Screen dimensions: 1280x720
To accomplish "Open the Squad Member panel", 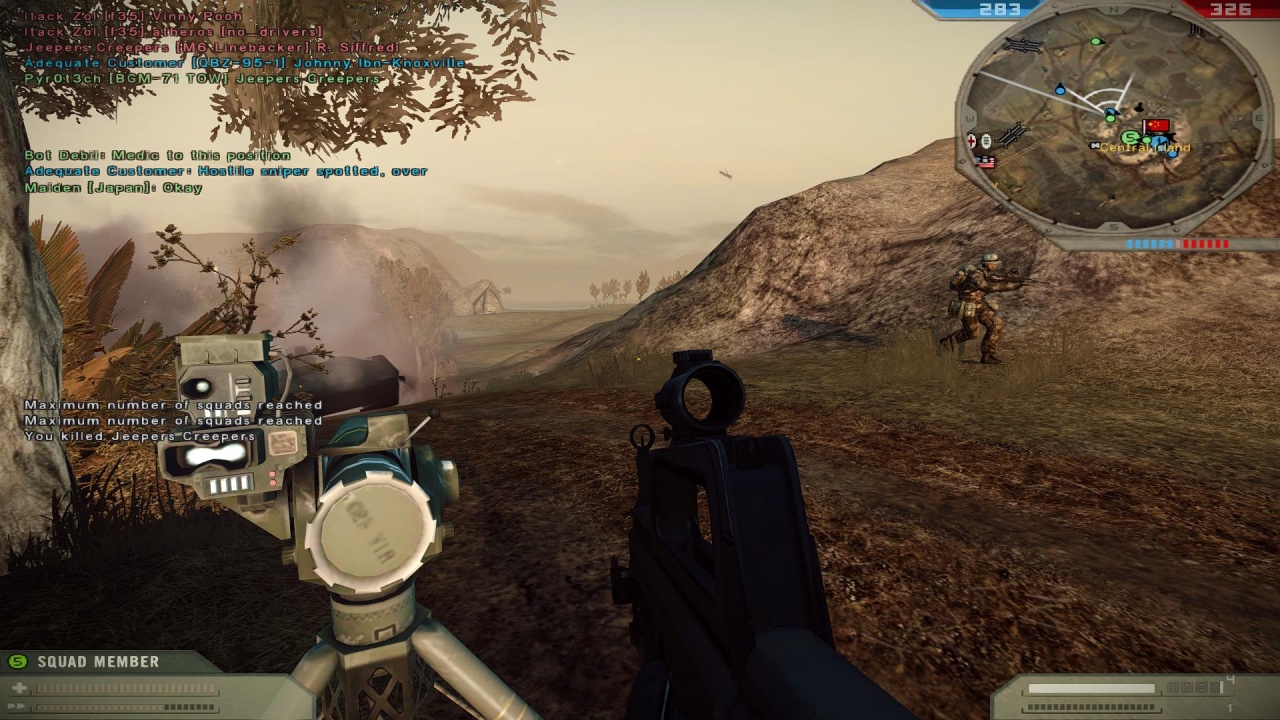I will pyautogui.click(x=97, y=661).
